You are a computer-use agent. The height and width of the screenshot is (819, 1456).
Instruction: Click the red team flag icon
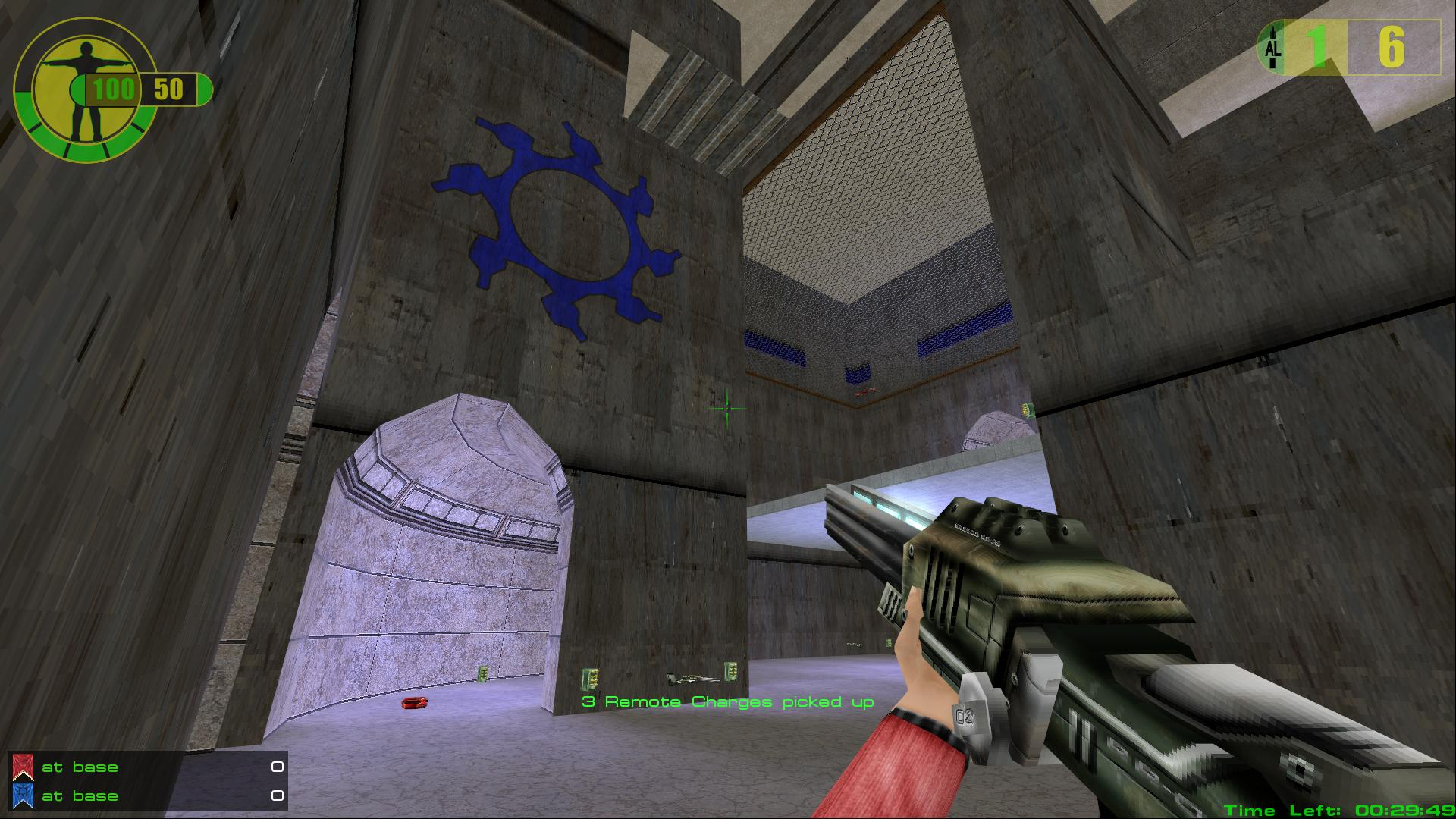point(24,767)
